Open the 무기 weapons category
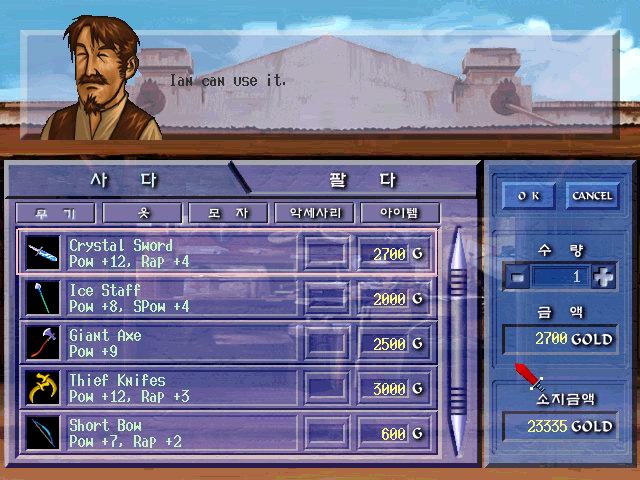Image resolution: width=640 pixels, height=480 pixels. click(x=55, y=213)
